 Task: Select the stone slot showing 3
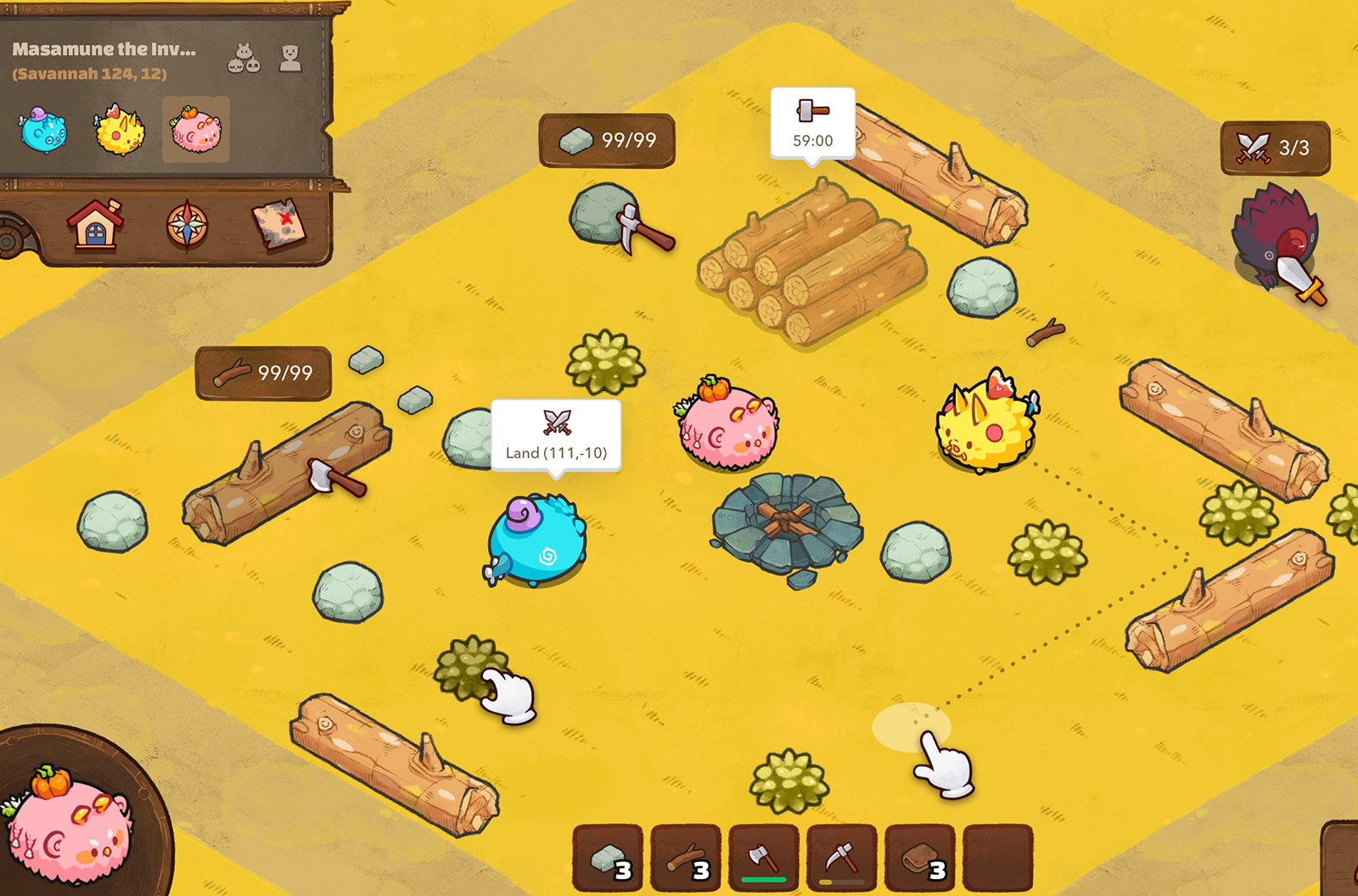tap(607, 859)
